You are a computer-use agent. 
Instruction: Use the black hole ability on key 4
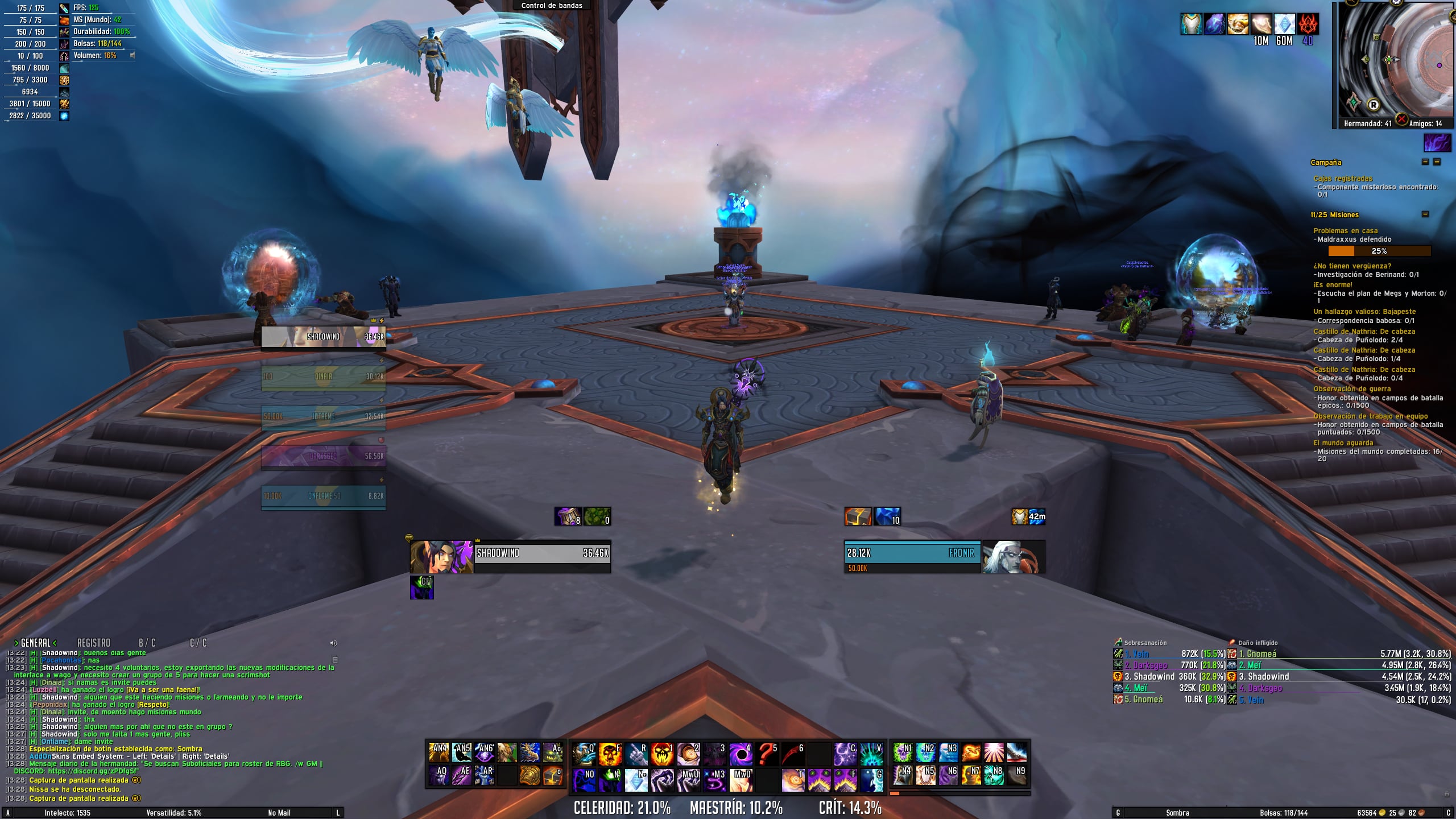pos(741,754)
